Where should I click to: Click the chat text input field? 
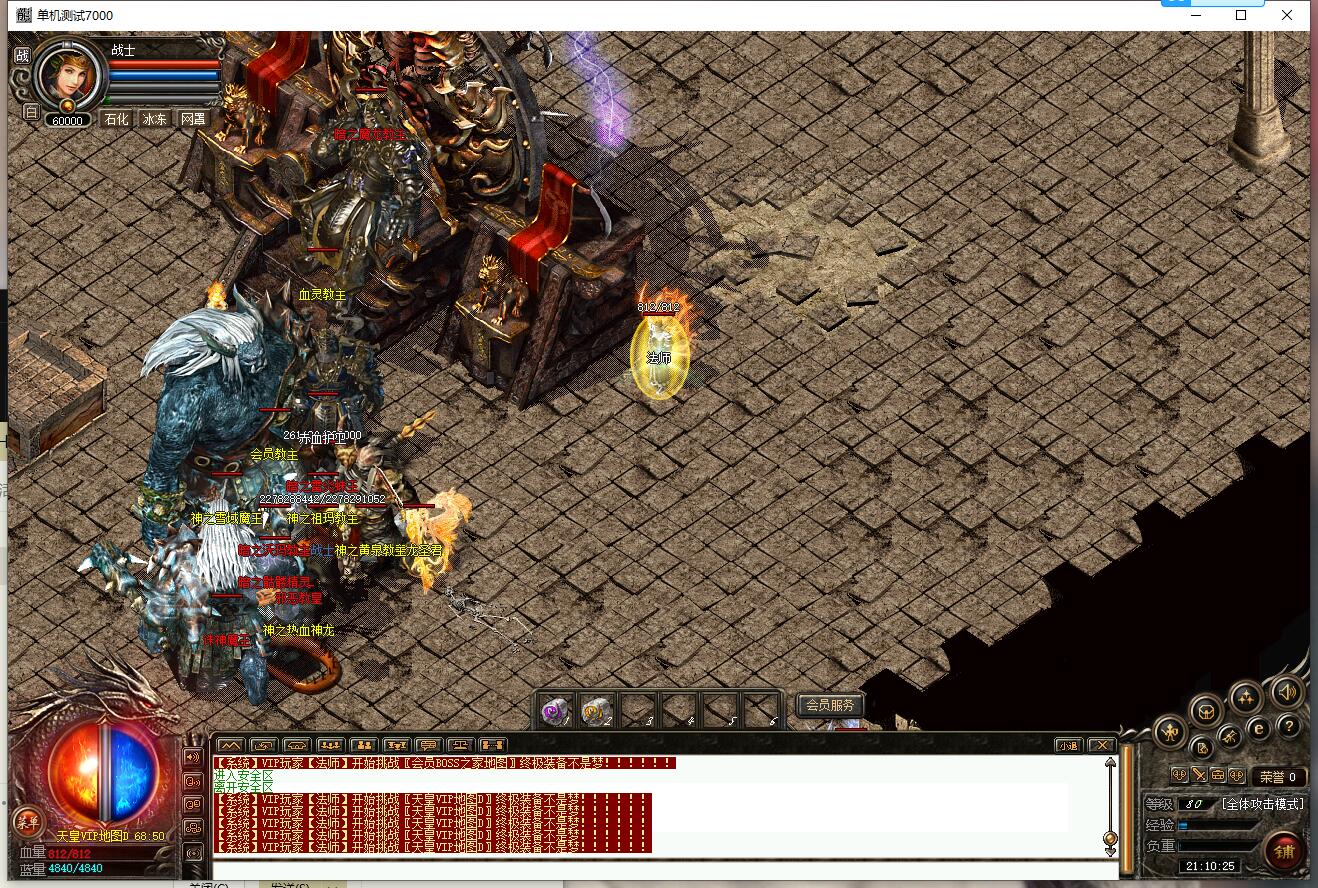pos(660,869)
